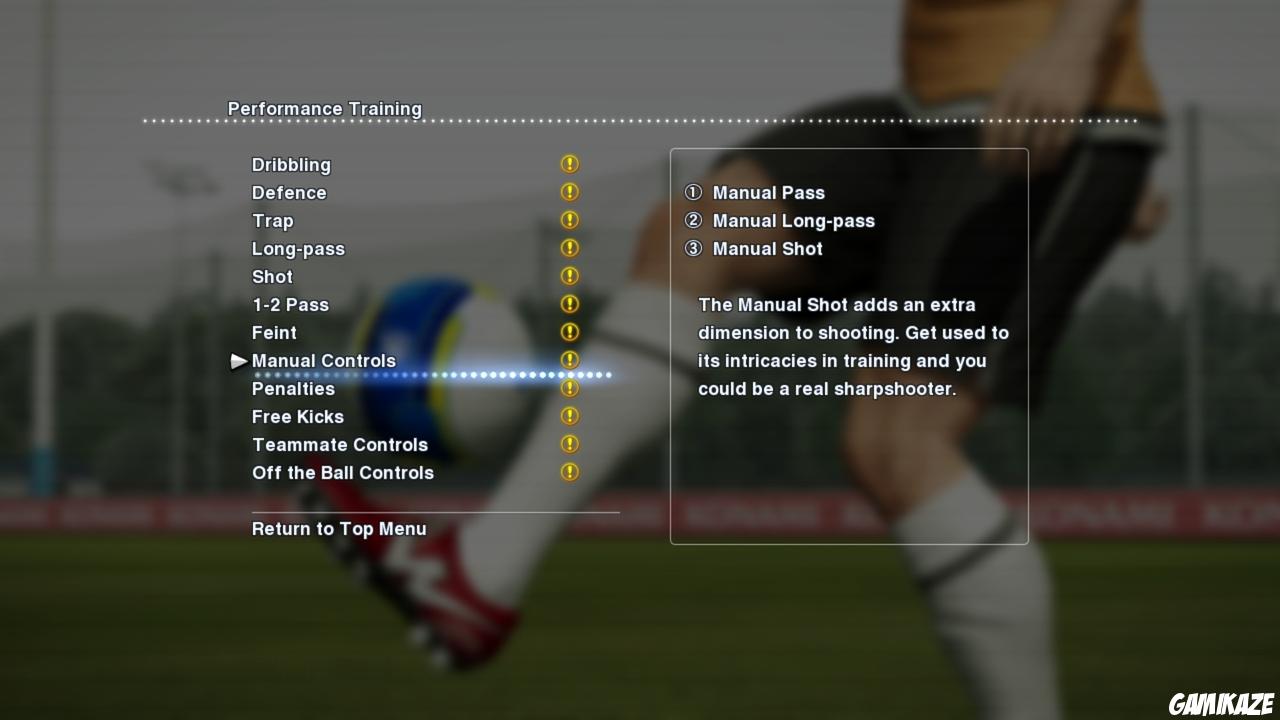Viewport: 1280px width, 720px height.
Task: Click the selection arrow beside Manual Controls
Action: click(239, 361)
